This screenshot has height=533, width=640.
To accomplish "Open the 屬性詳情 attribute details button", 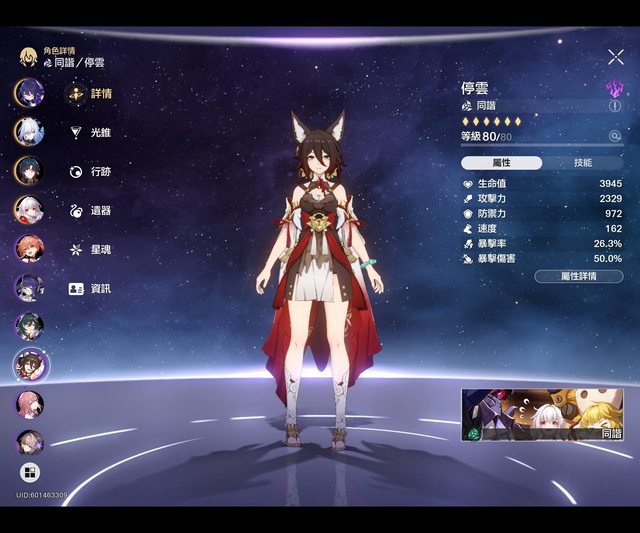I will tap(578, 276).
